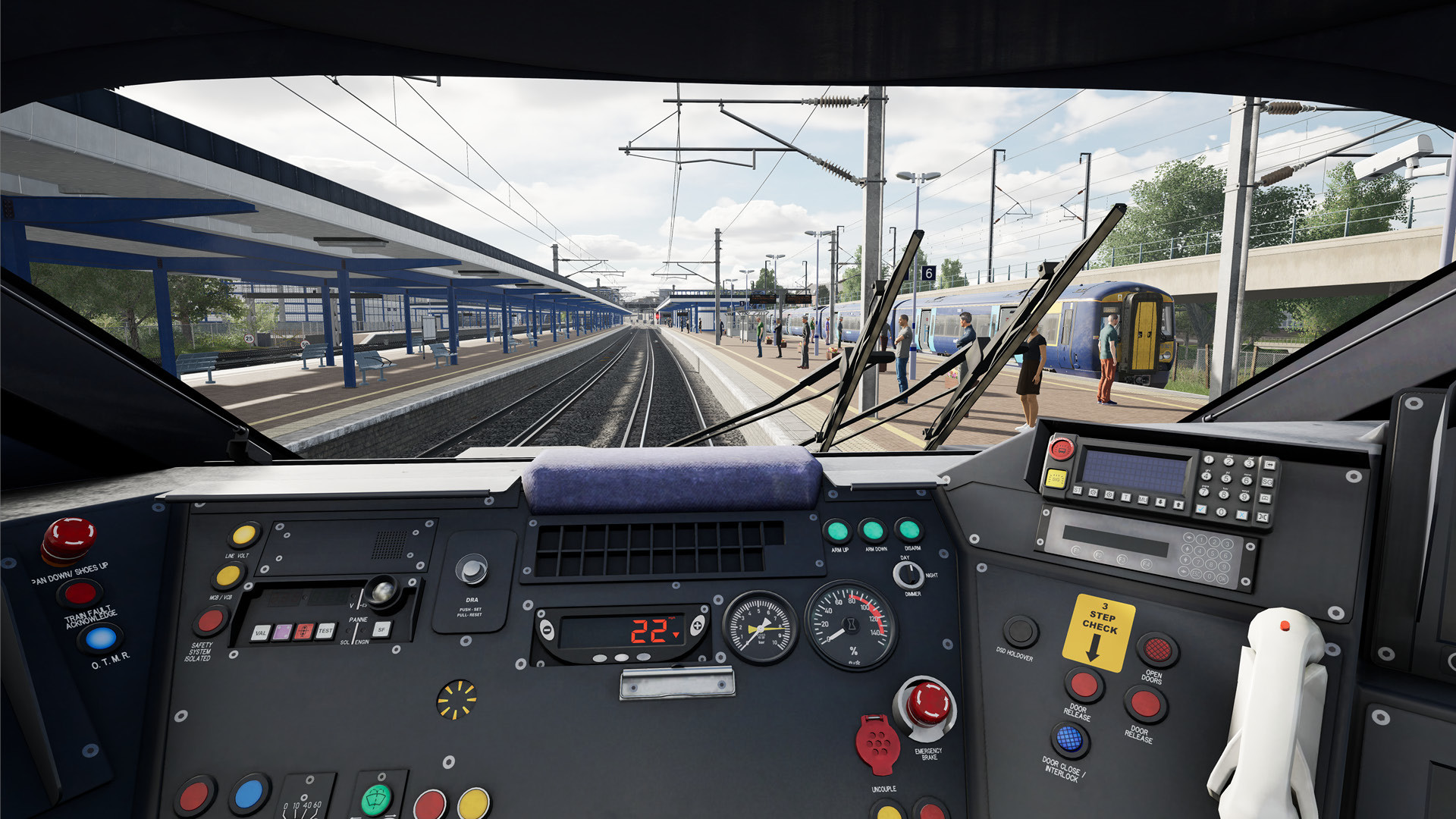Activate the blue O.T.M.R. button

pos(100,639)
